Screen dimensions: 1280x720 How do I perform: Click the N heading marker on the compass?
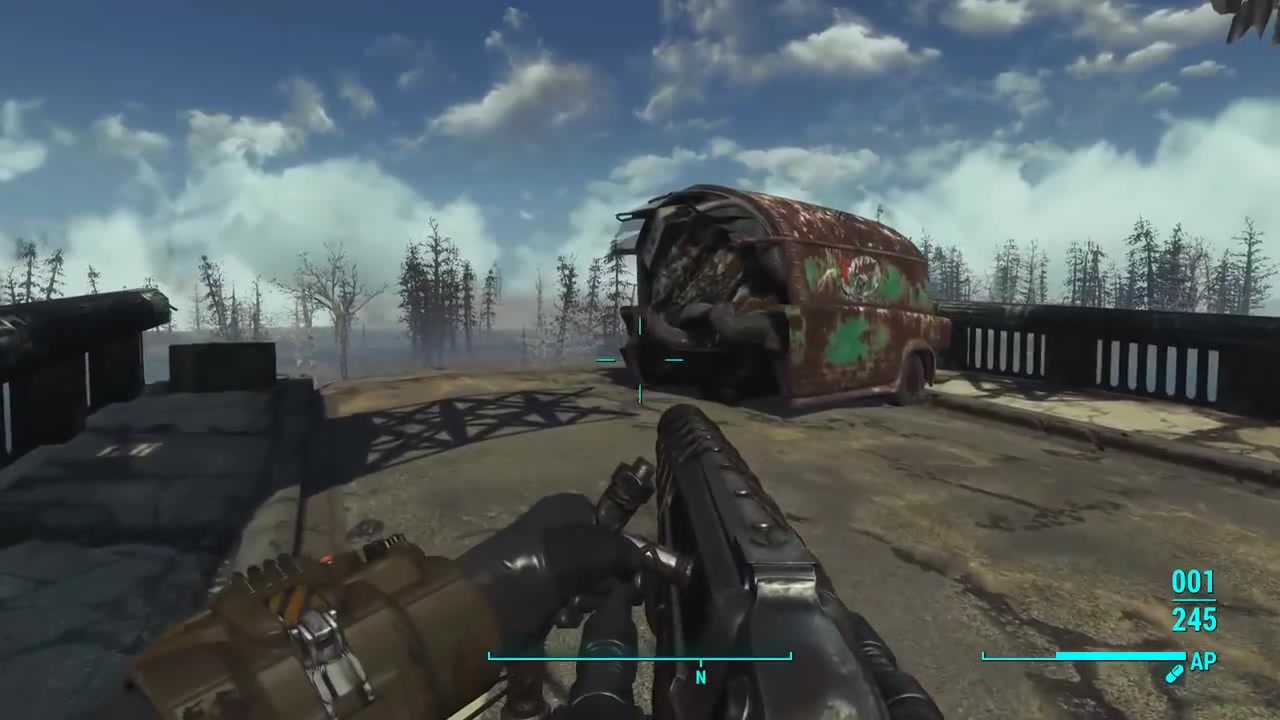[701, 677]
